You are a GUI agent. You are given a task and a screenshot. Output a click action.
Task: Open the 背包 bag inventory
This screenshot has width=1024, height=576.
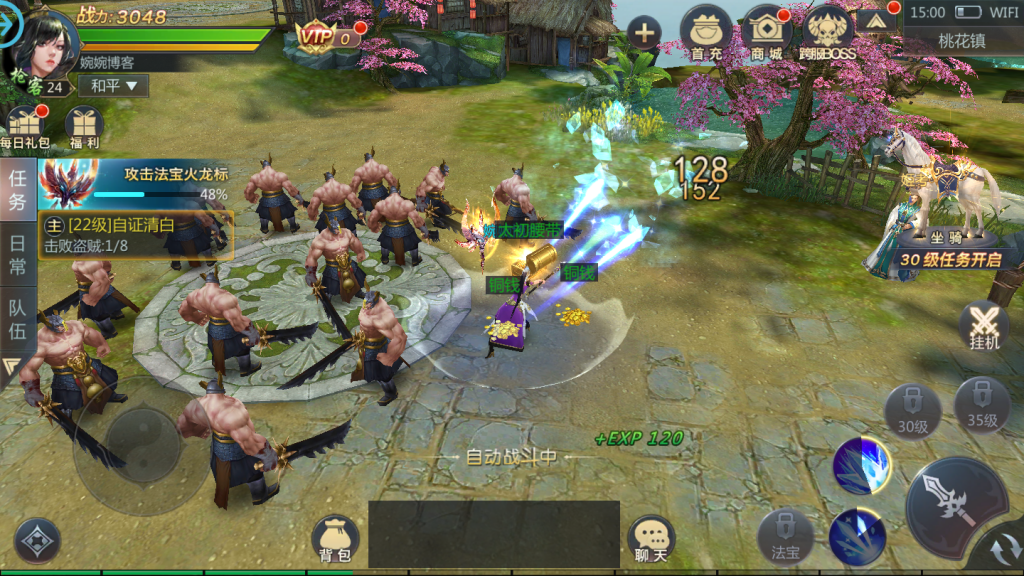tap(335, 539)
